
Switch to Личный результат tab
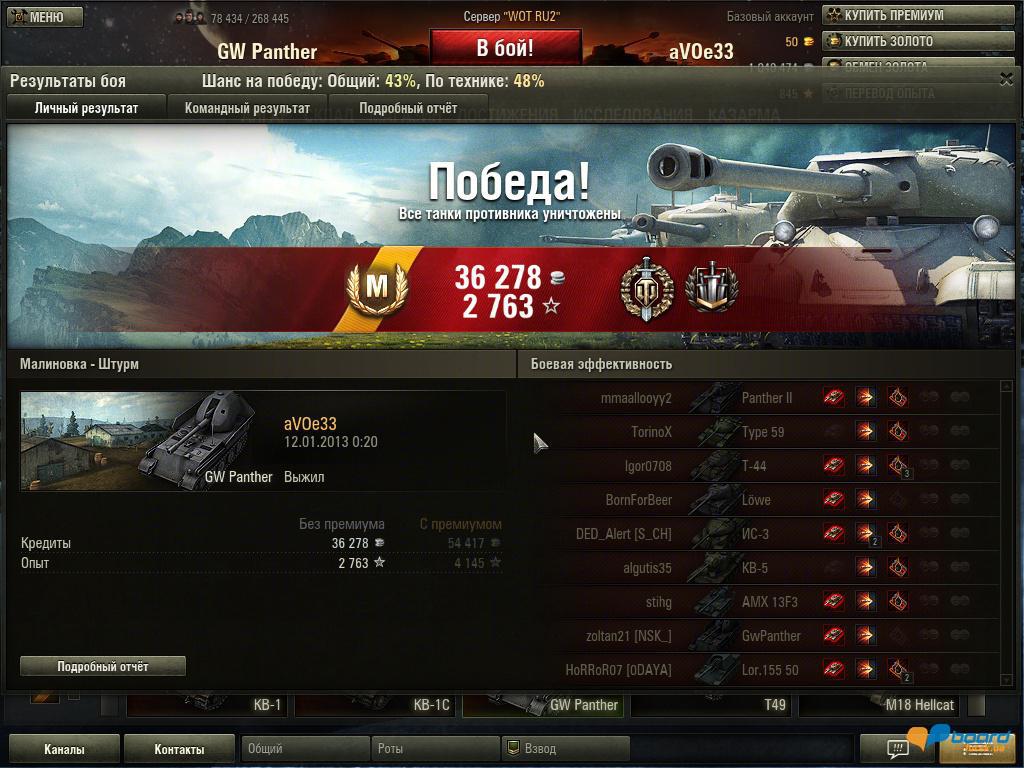coord(86,108)
